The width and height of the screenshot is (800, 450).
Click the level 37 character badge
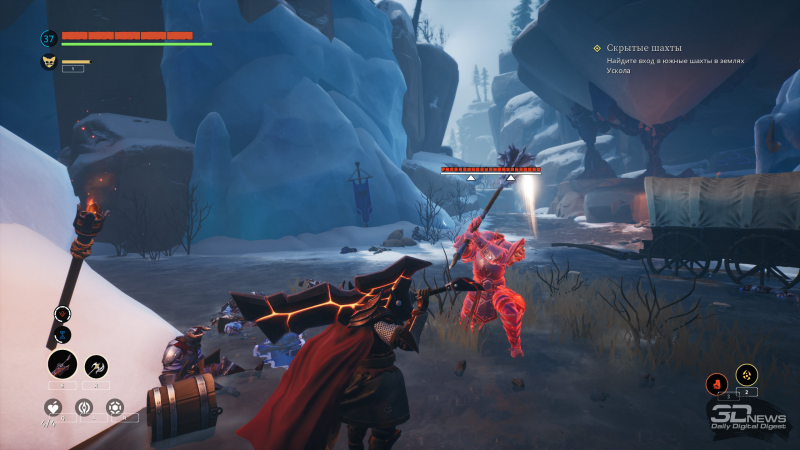[x=48, y=38]
